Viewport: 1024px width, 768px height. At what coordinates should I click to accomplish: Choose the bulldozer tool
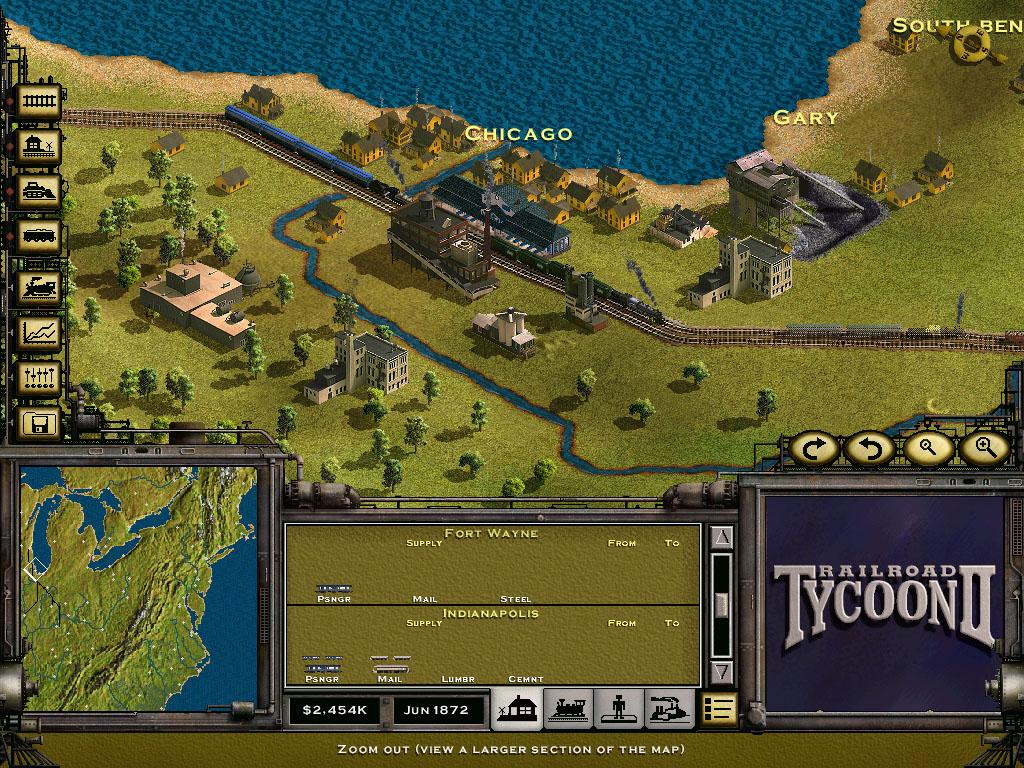point(40,191)
